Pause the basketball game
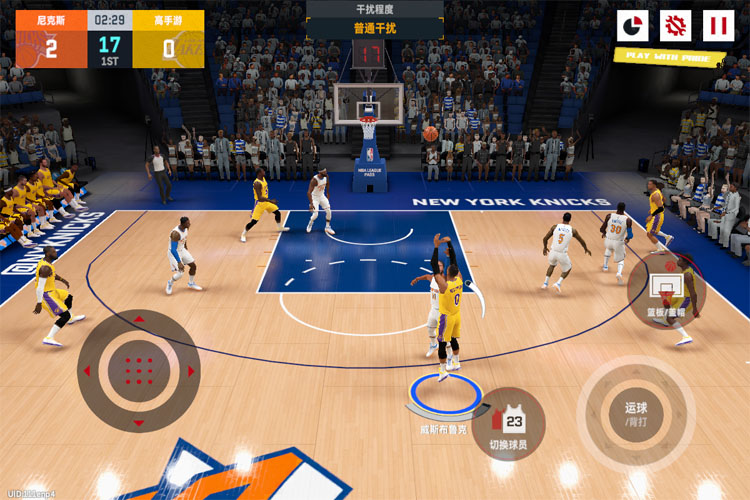Viewport: 750px width, 500px height. click(718, 26)
